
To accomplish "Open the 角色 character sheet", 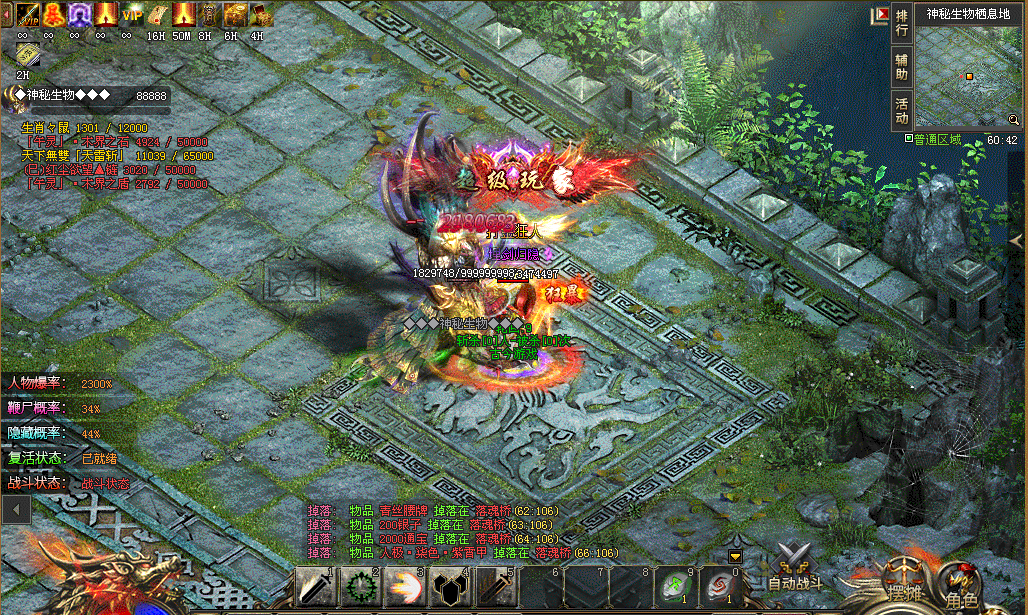I will pyautogui.click(x=962, y=589).
